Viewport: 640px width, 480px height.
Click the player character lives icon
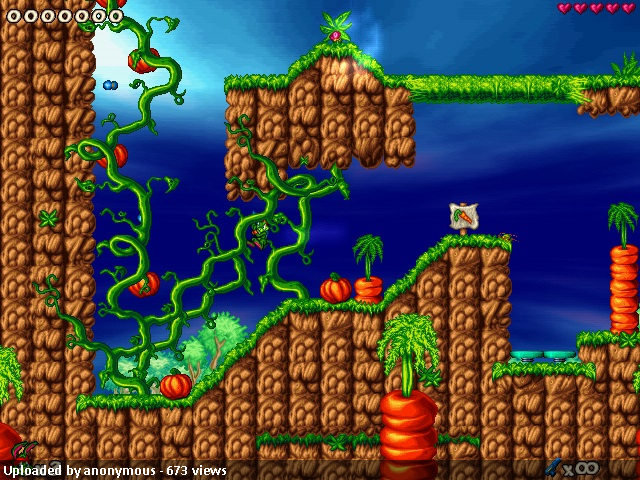[x=24, y=450]
